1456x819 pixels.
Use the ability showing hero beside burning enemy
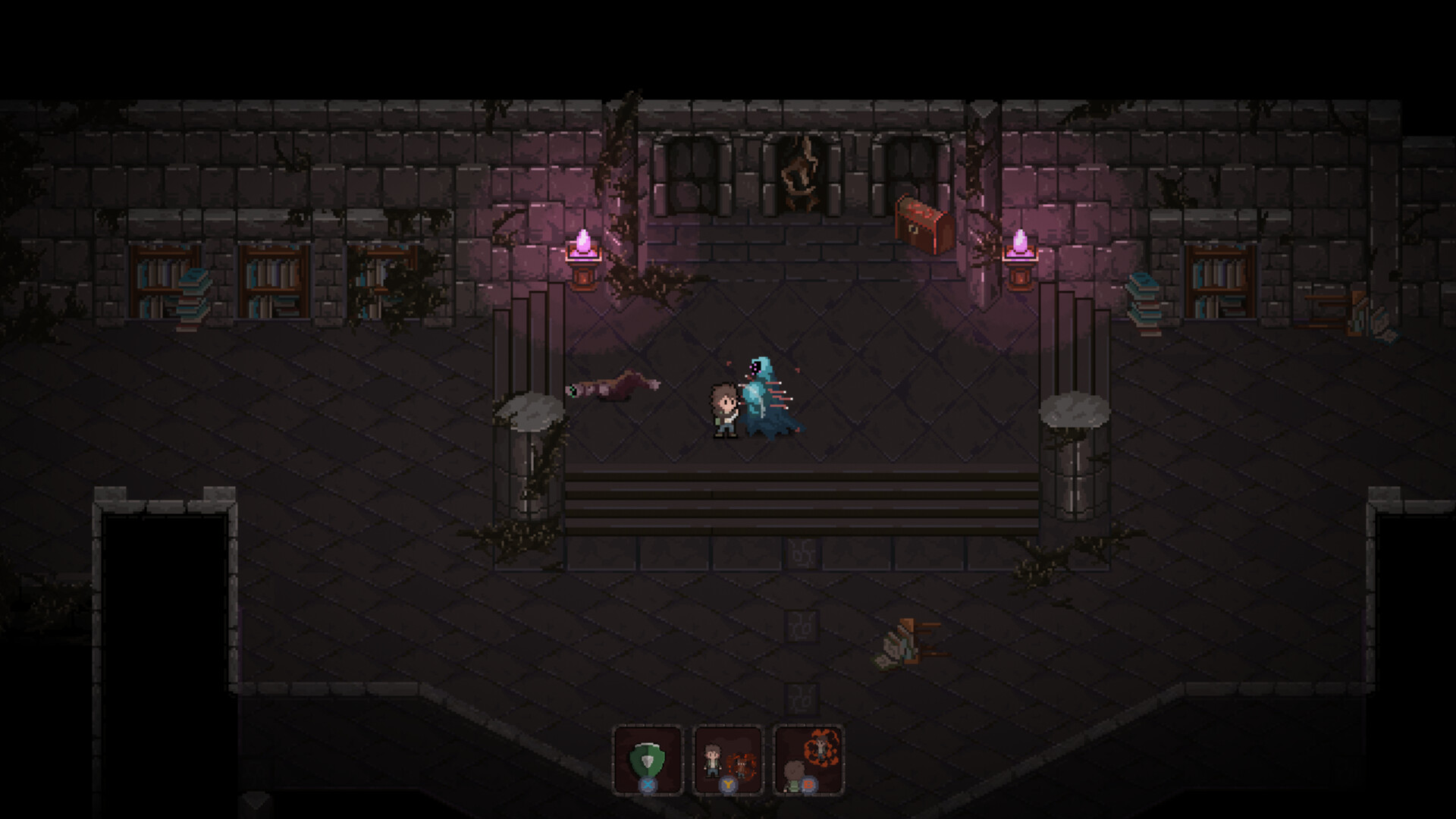tap(728, 760)
